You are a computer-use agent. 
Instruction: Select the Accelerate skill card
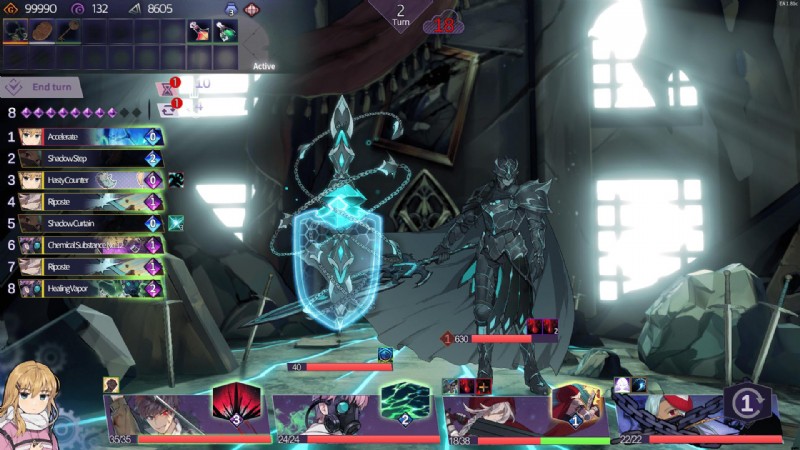pos(90,137)
